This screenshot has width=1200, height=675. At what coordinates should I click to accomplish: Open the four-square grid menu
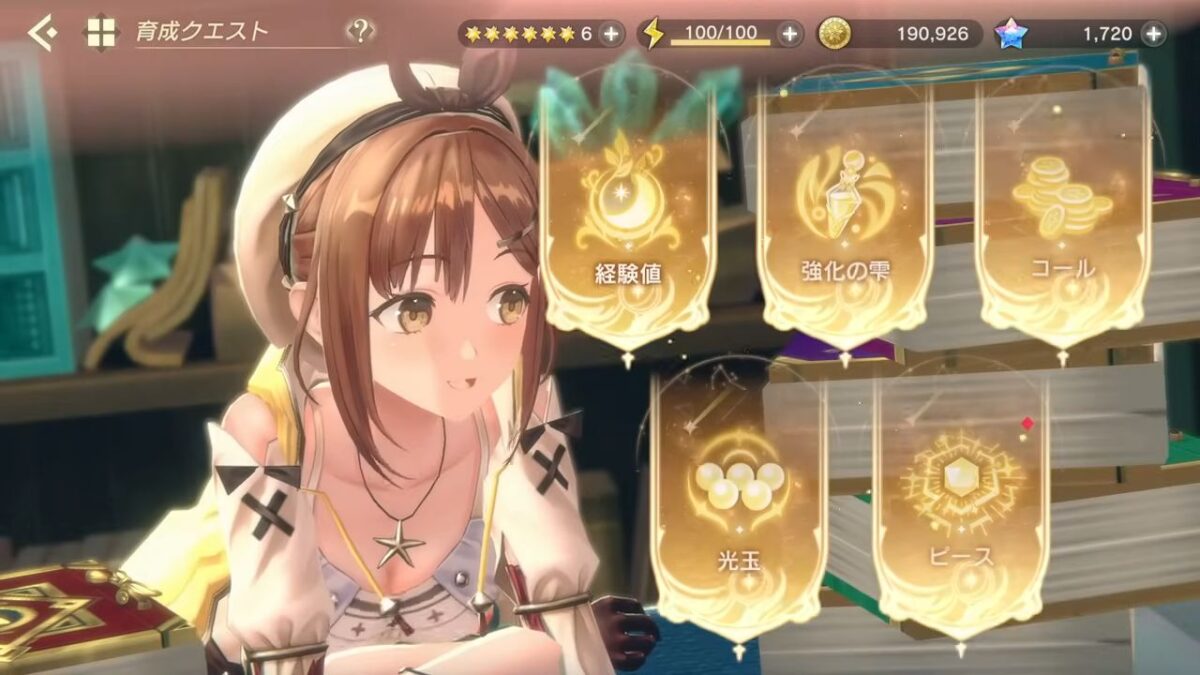point(101,33)
